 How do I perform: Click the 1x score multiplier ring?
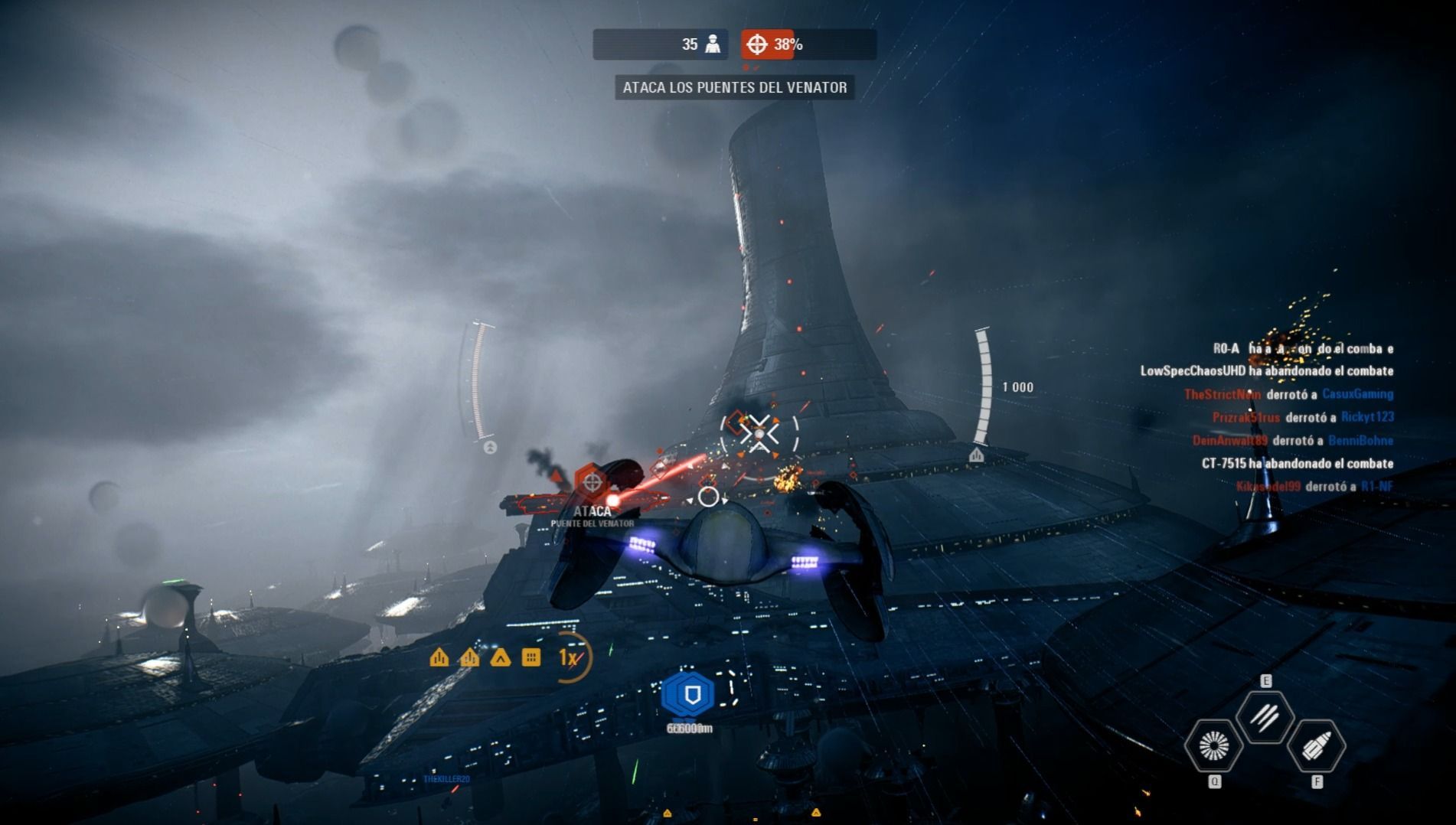point(570,657)
